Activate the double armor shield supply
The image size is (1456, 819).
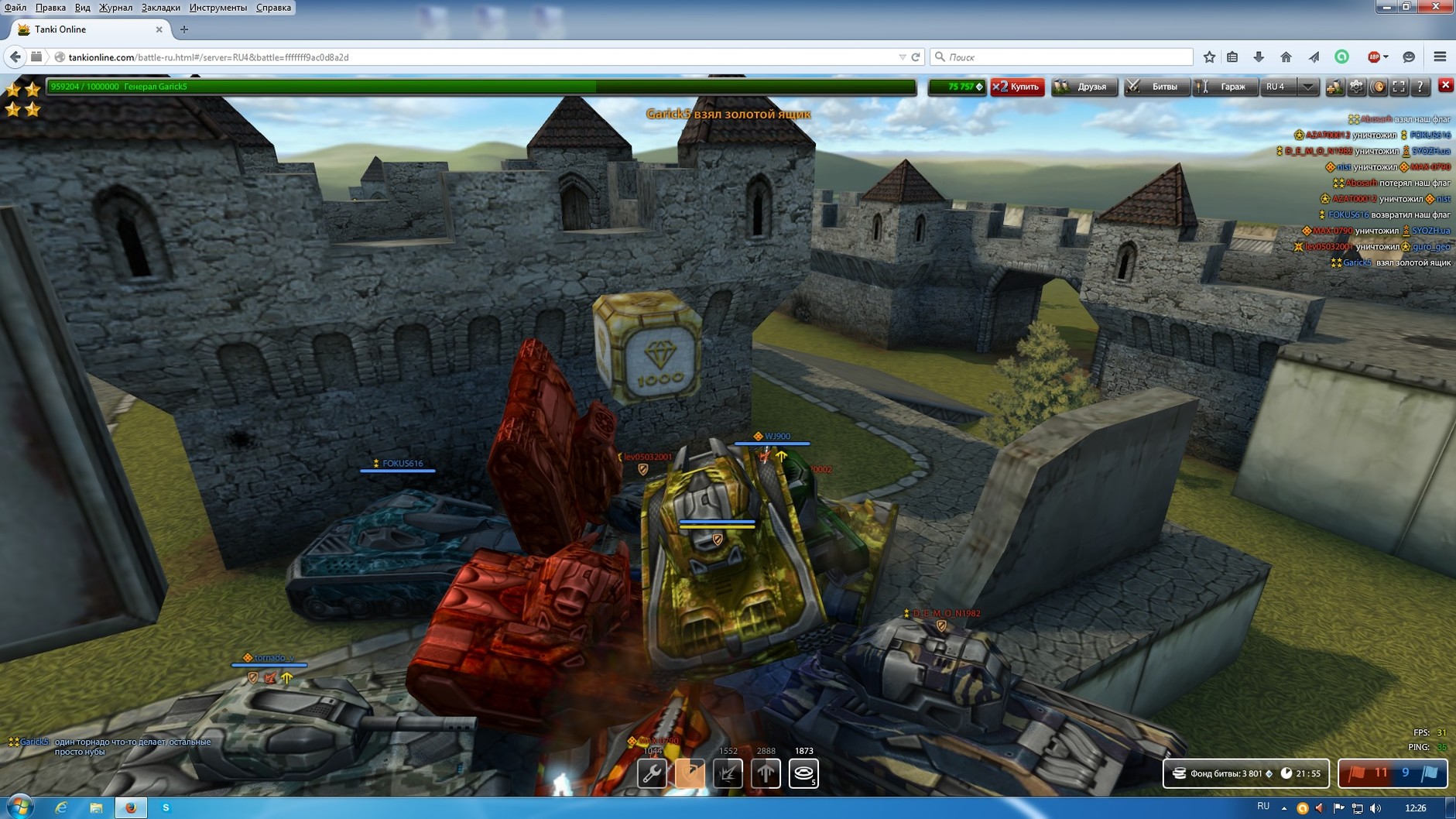click(690, 773)
